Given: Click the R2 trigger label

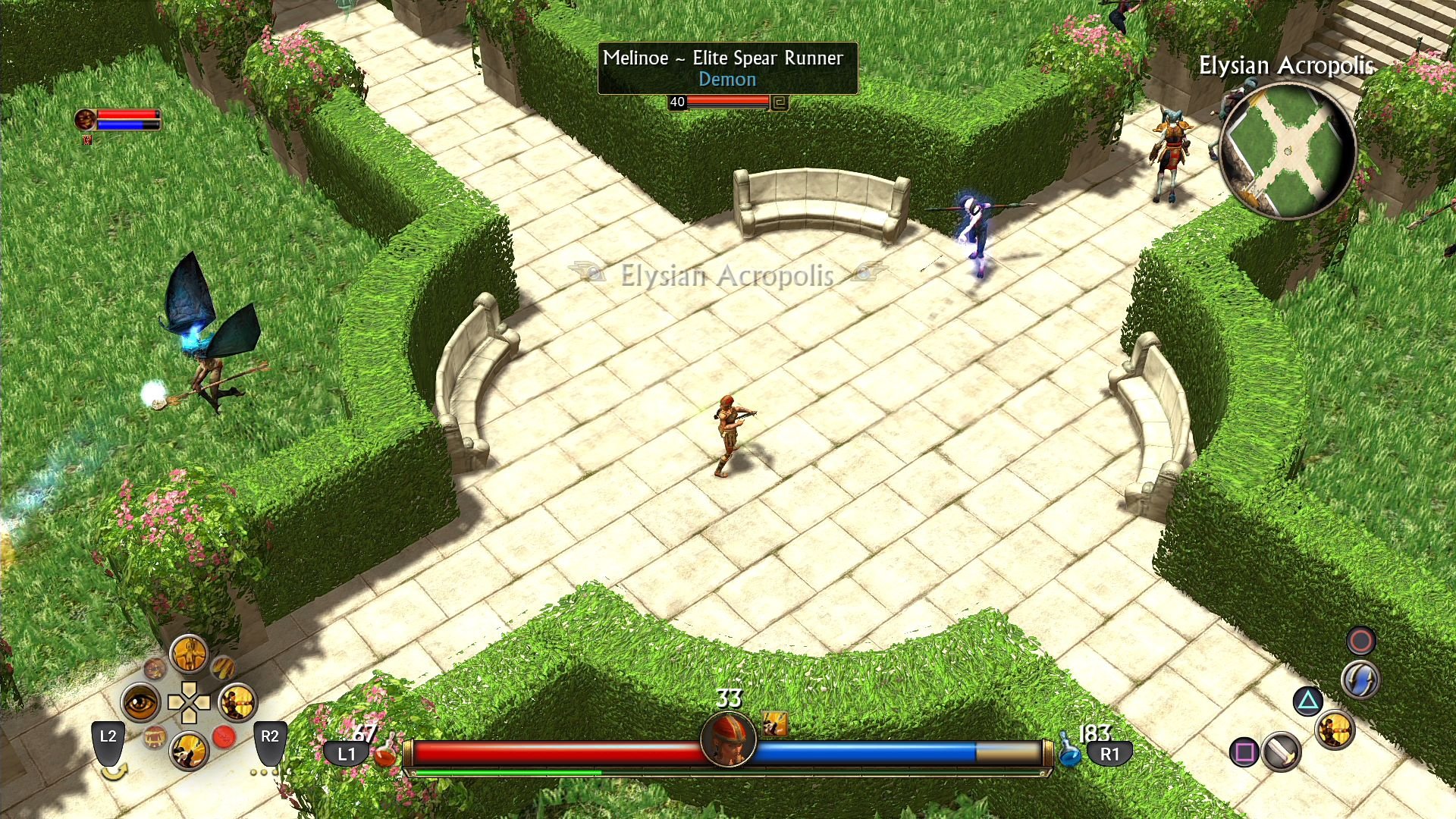Looking at the screenshot, I should click(x=270, y=737).
